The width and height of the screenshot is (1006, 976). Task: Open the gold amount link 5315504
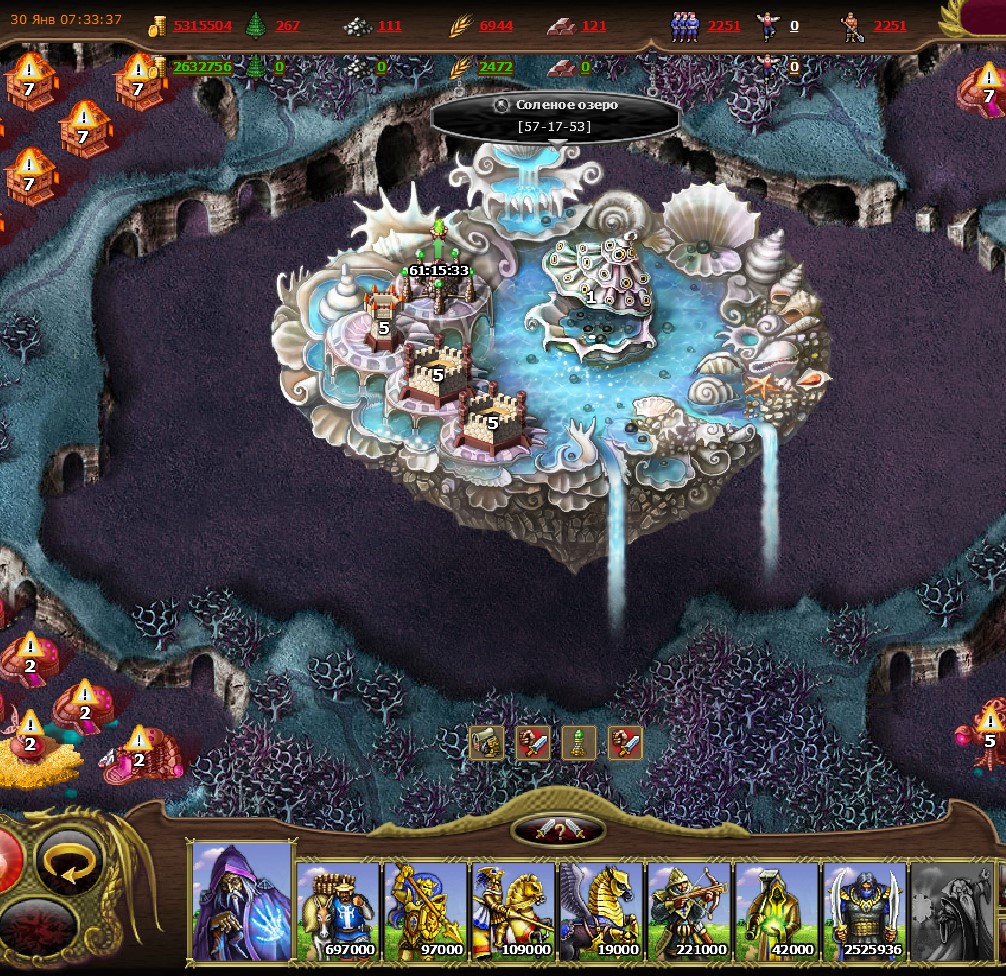pyautogui.click(x=202, y=26)
